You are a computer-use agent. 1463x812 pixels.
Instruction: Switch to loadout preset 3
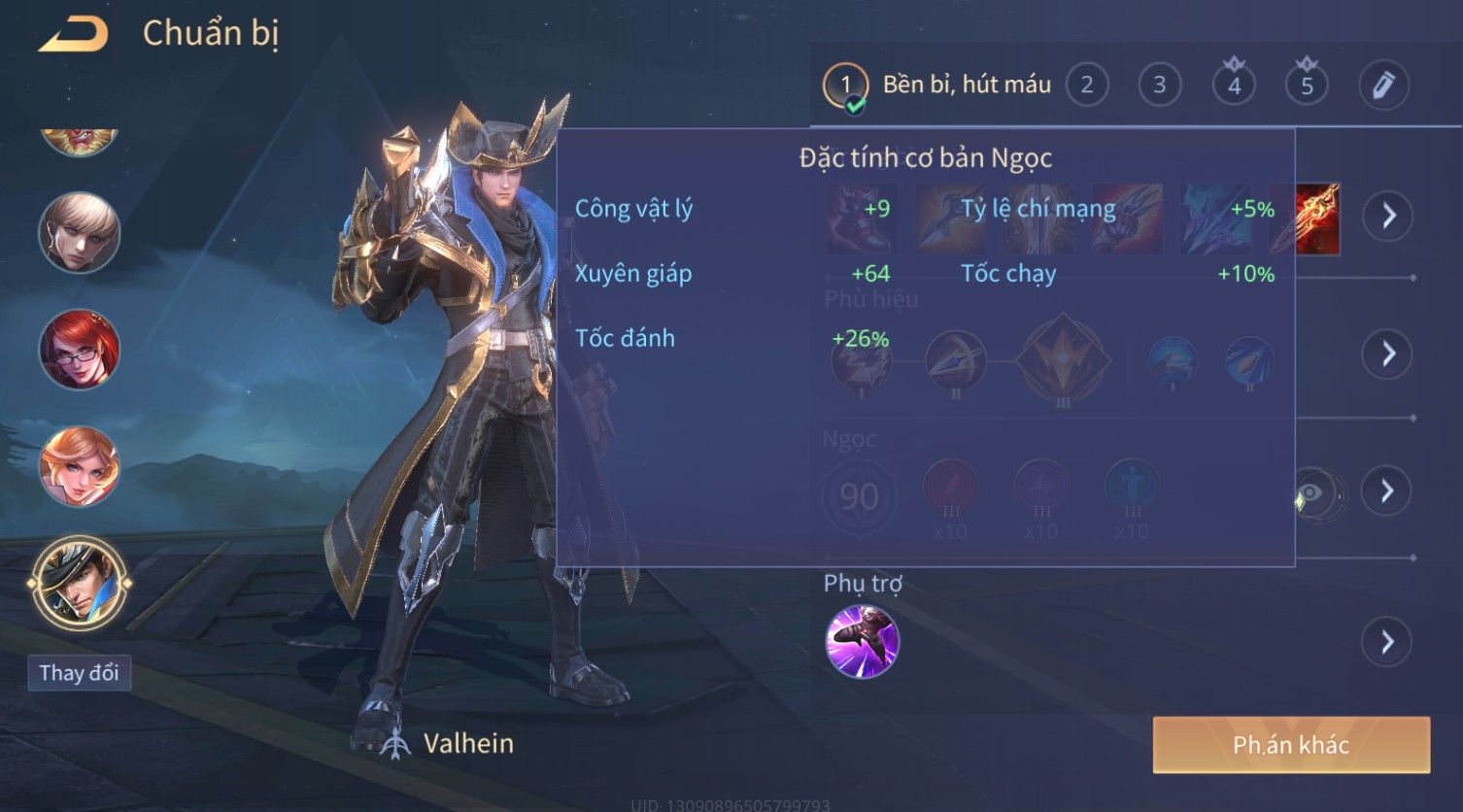pyautogui.click(x=1159, y=85)
